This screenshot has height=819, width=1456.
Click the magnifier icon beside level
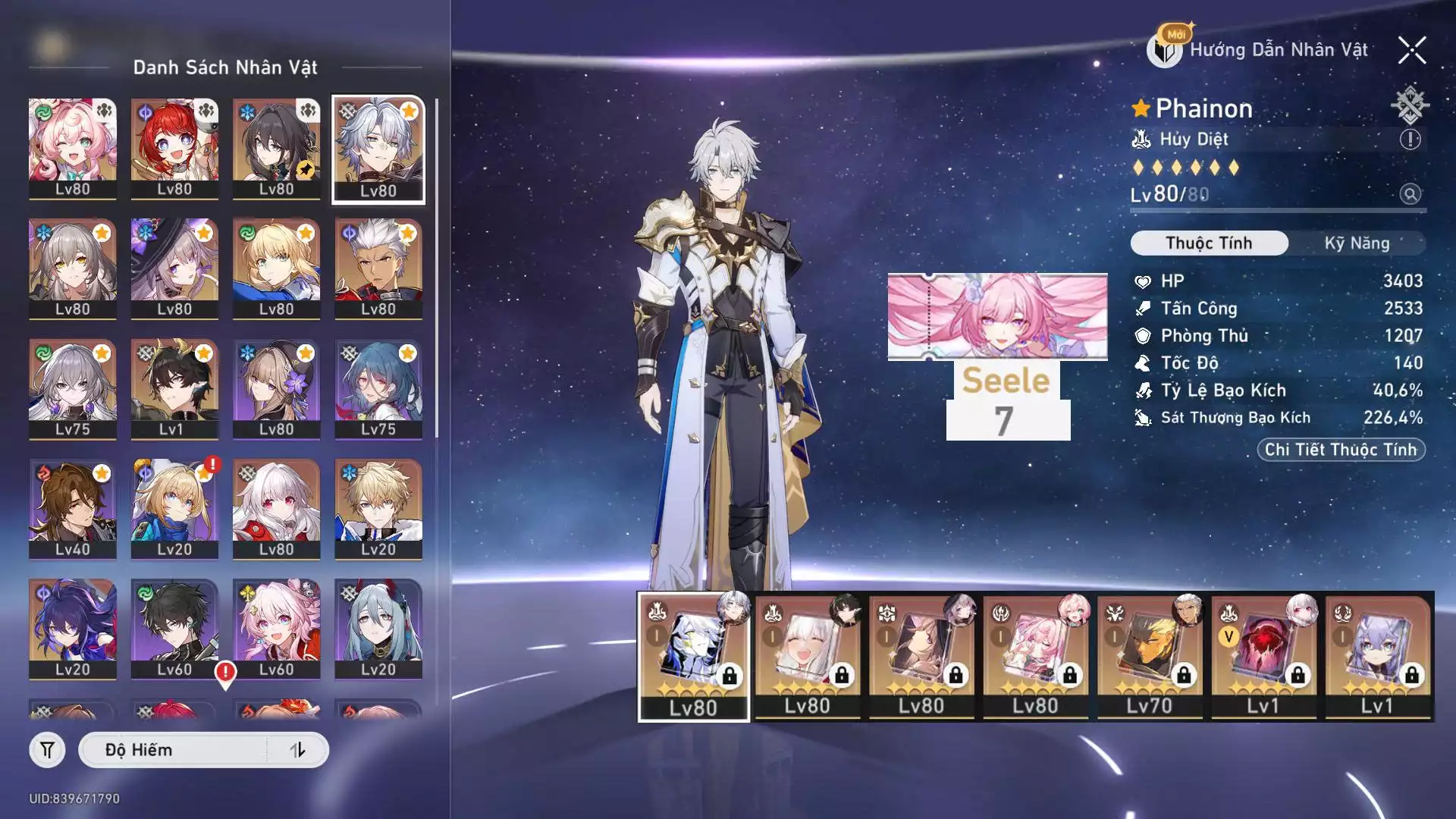(x=1410, y=194)
